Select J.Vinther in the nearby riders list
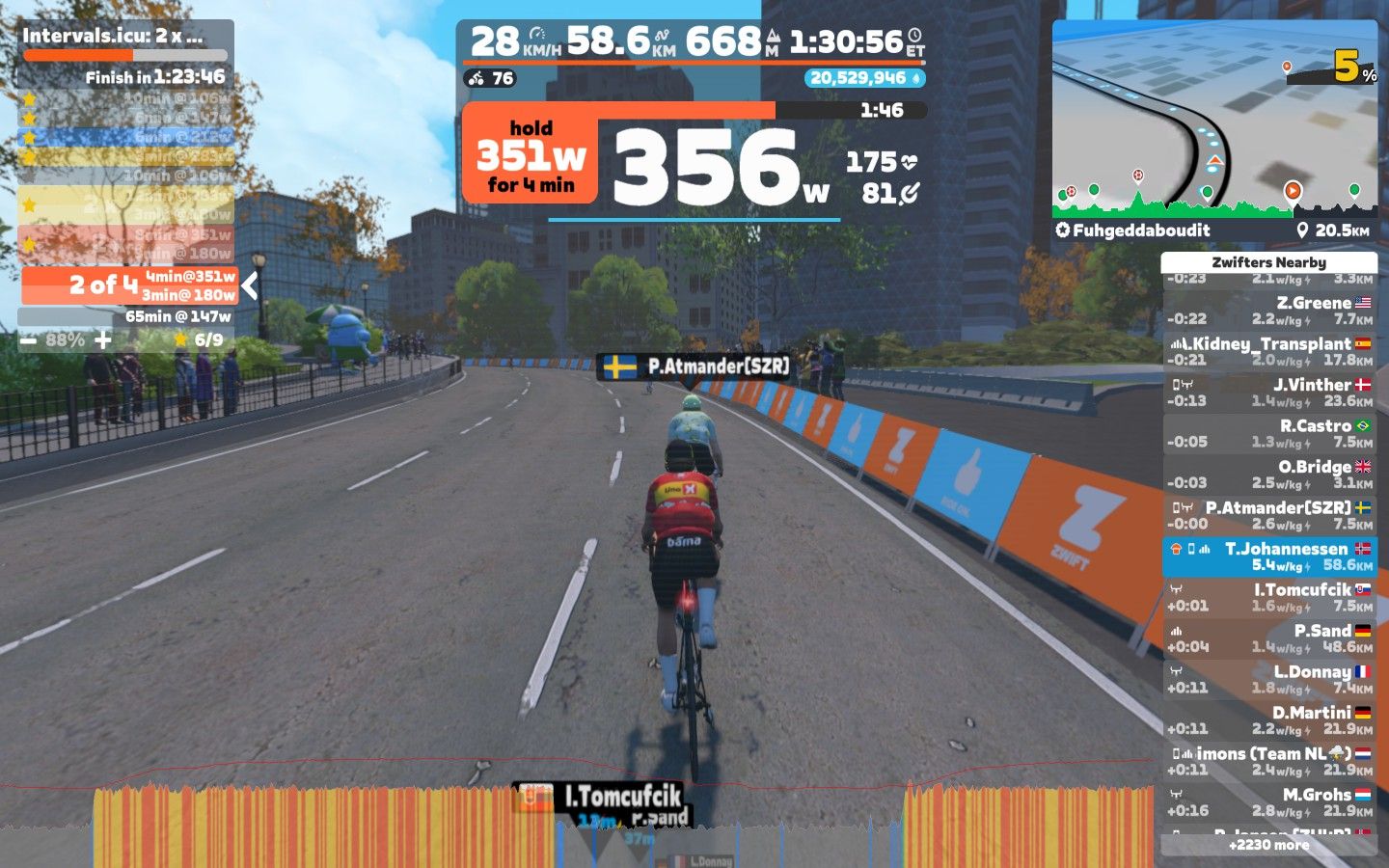 1269,393
